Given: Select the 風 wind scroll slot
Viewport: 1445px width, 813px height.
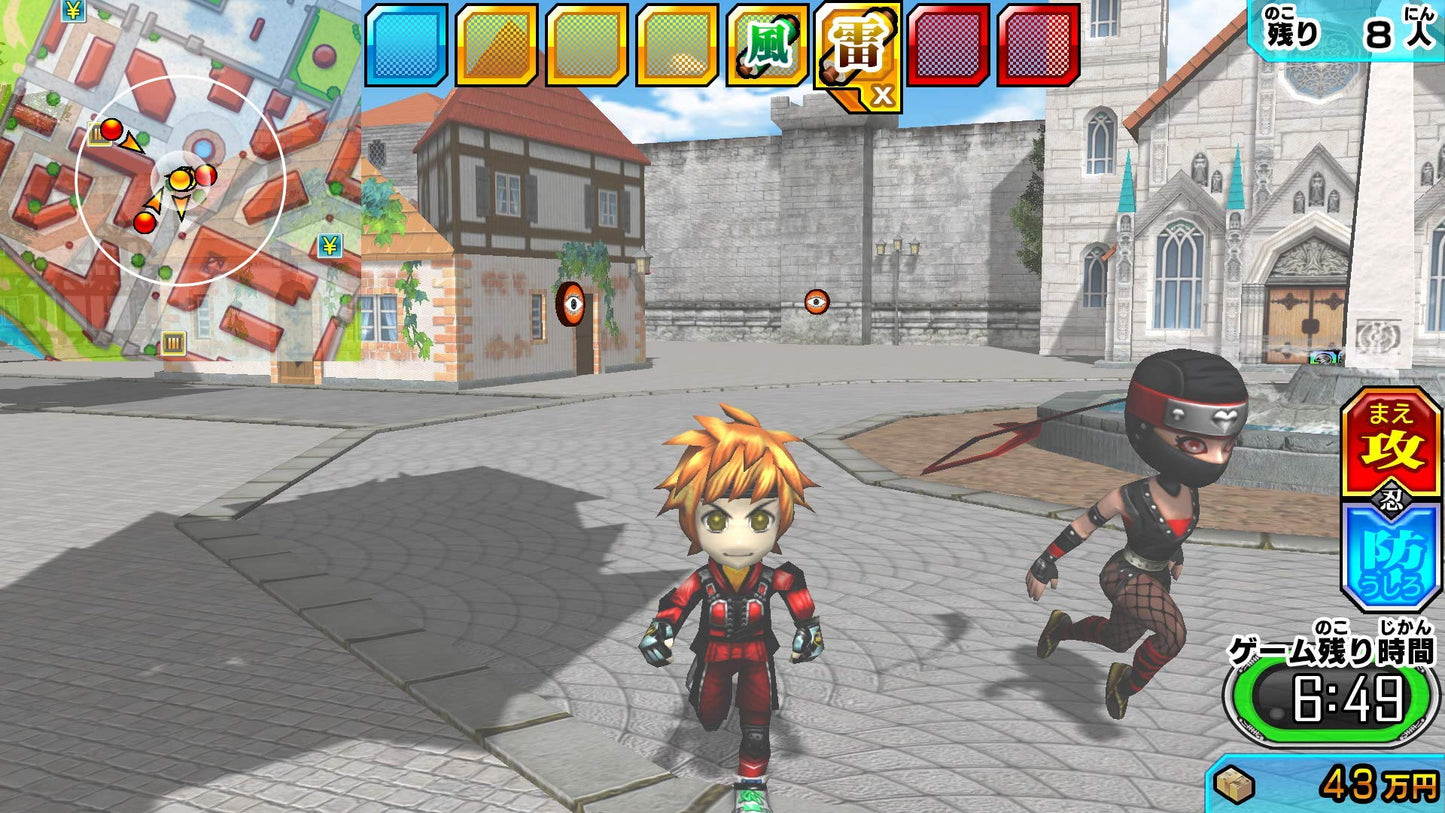Looking at the screenshot, I should pyautogui.click(x=767, y=45).
